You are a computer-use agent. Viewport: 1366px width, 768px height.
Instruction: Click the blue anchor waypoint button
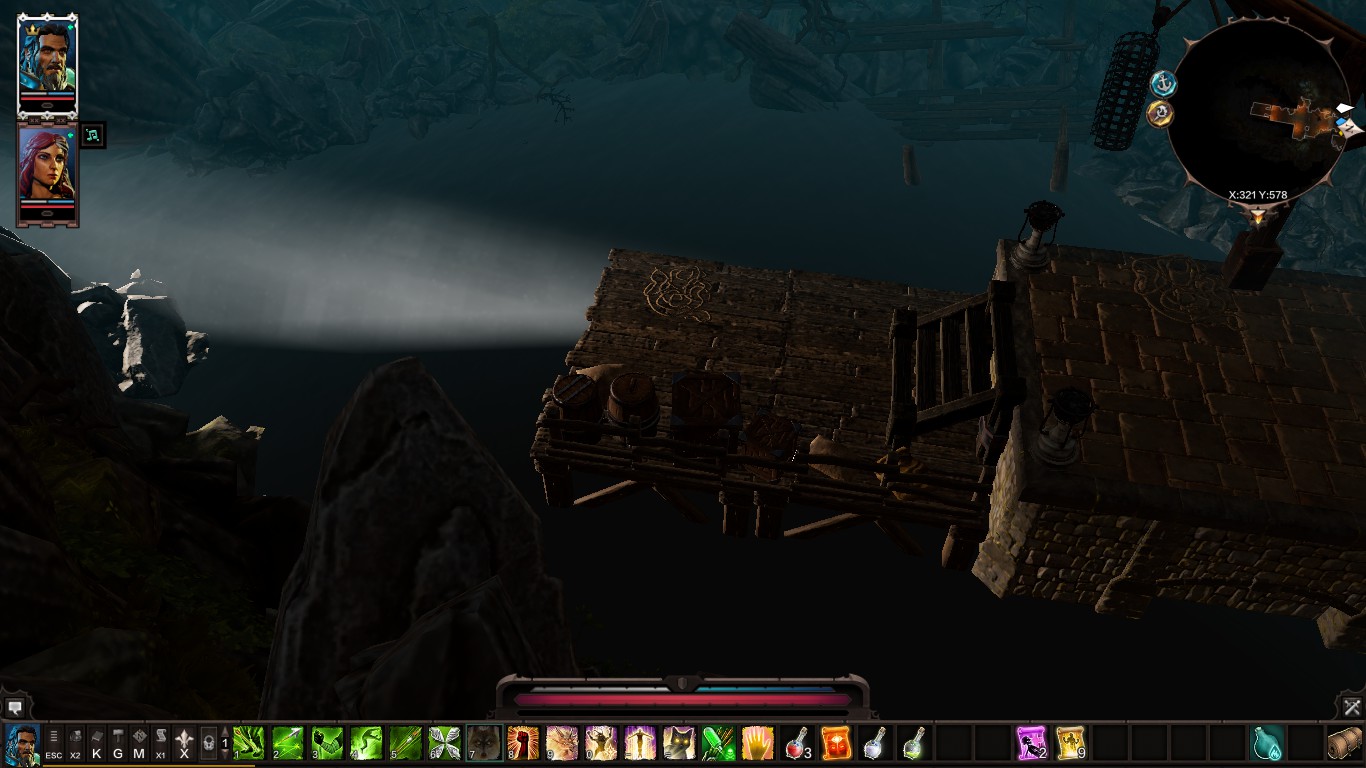click(1162, 82)
